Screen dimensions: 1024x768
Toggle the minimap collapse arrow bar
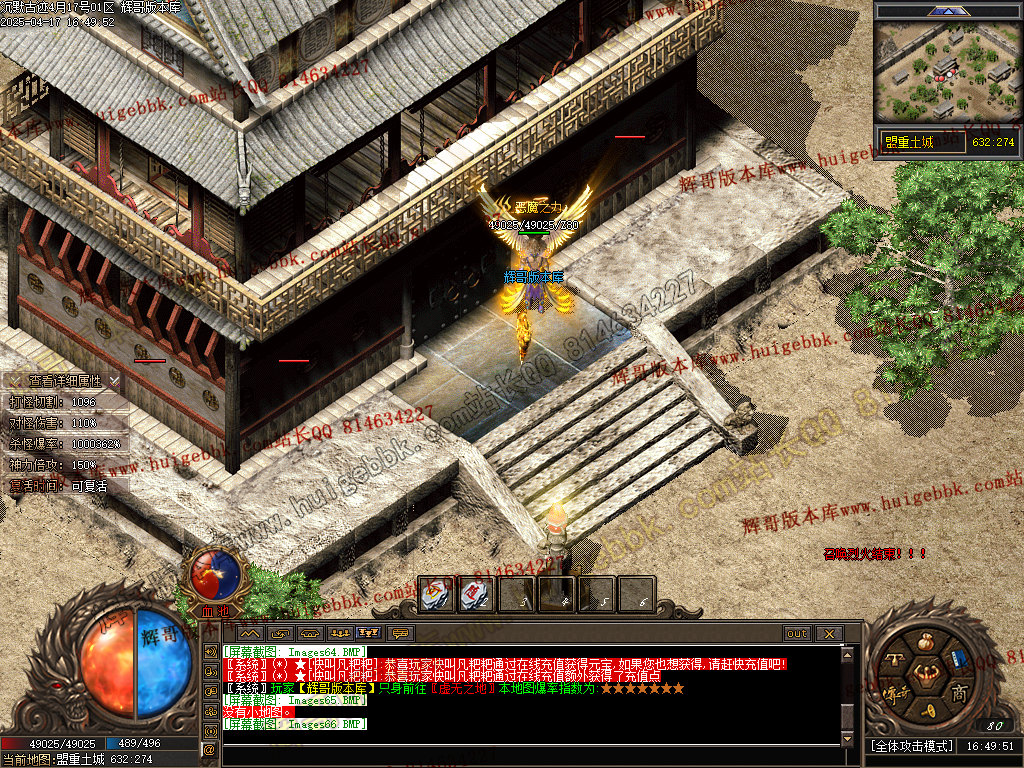[947, 11]
